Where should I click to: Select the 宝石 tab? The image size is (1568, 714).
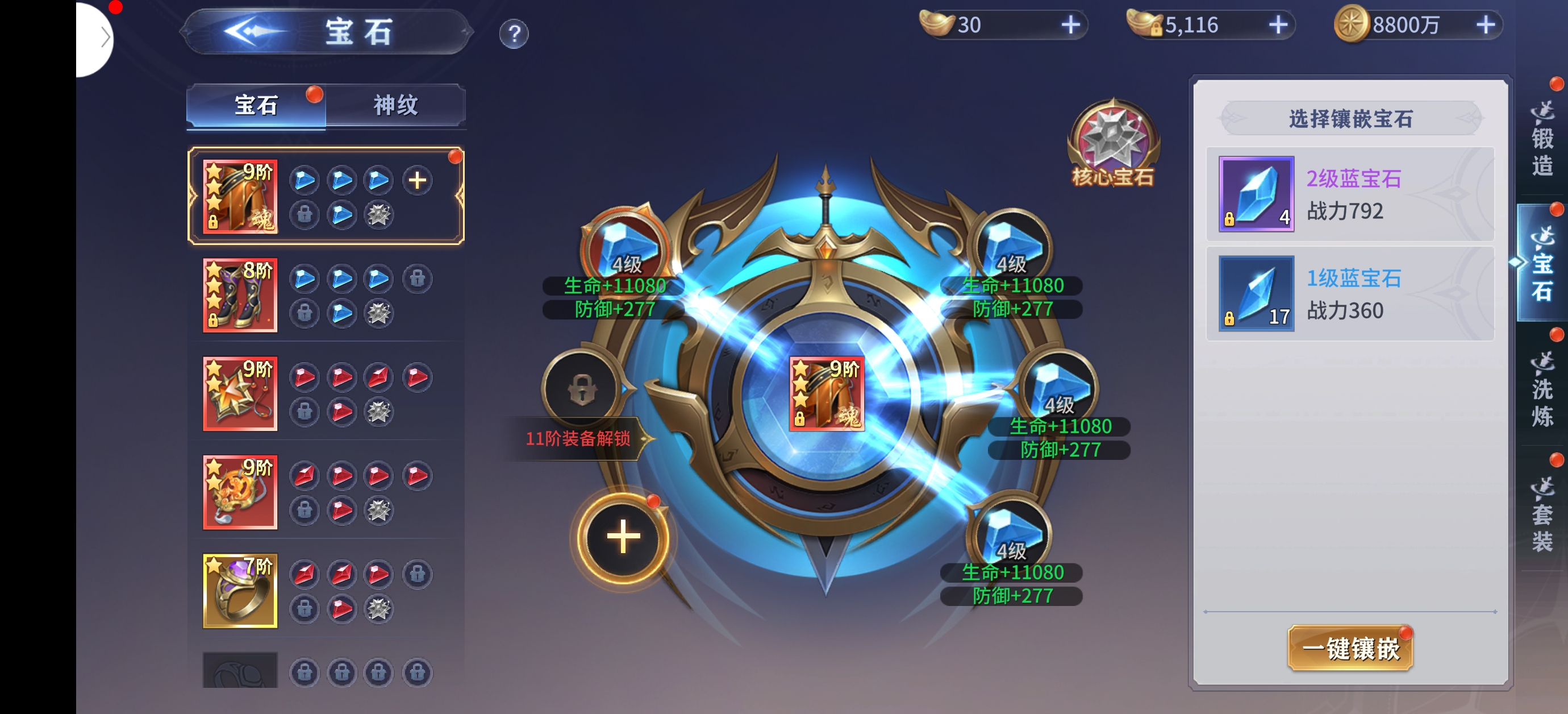point(256,105)
